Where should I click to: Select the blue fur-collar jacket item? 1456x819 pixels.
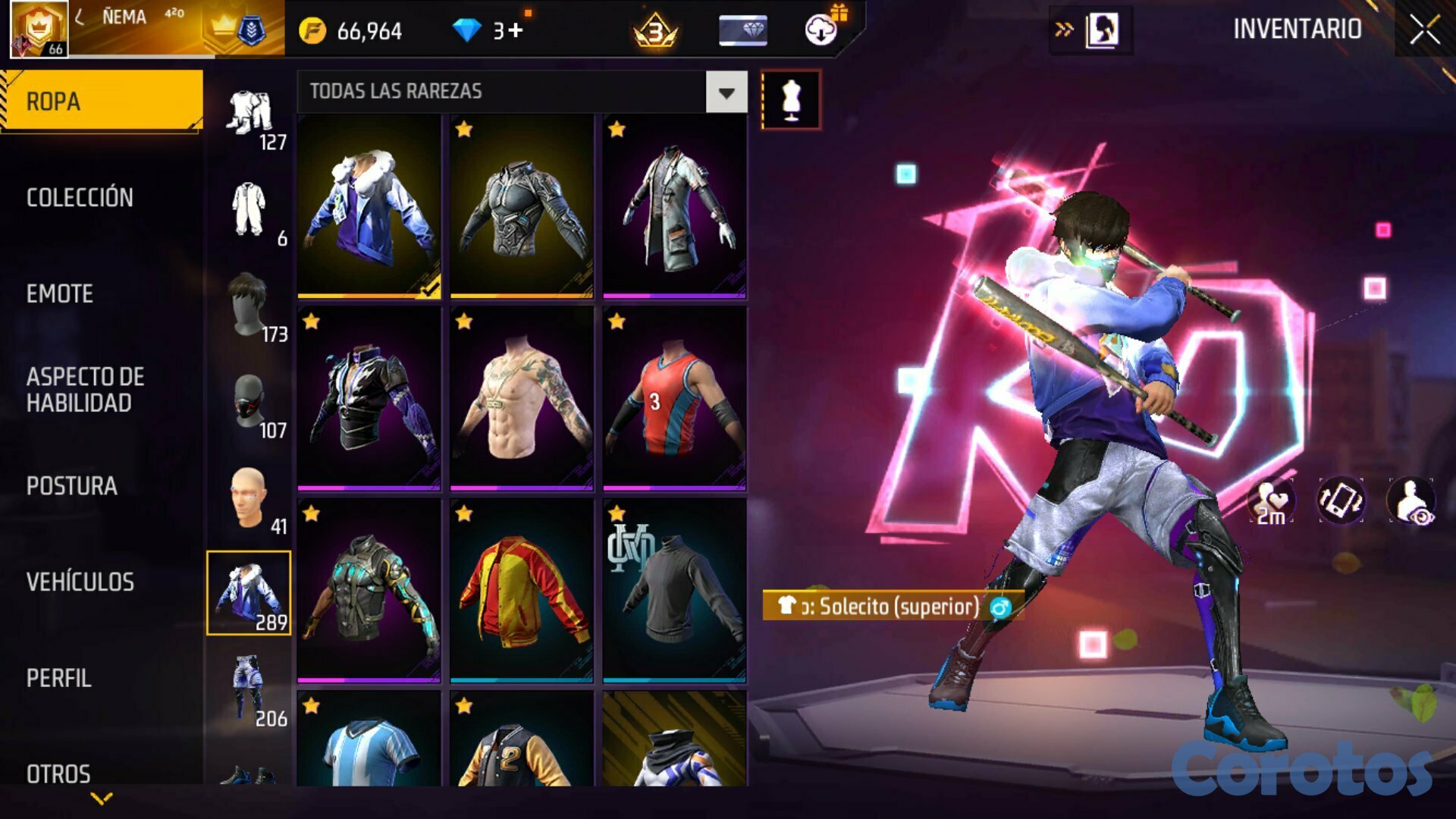point(369,206)
